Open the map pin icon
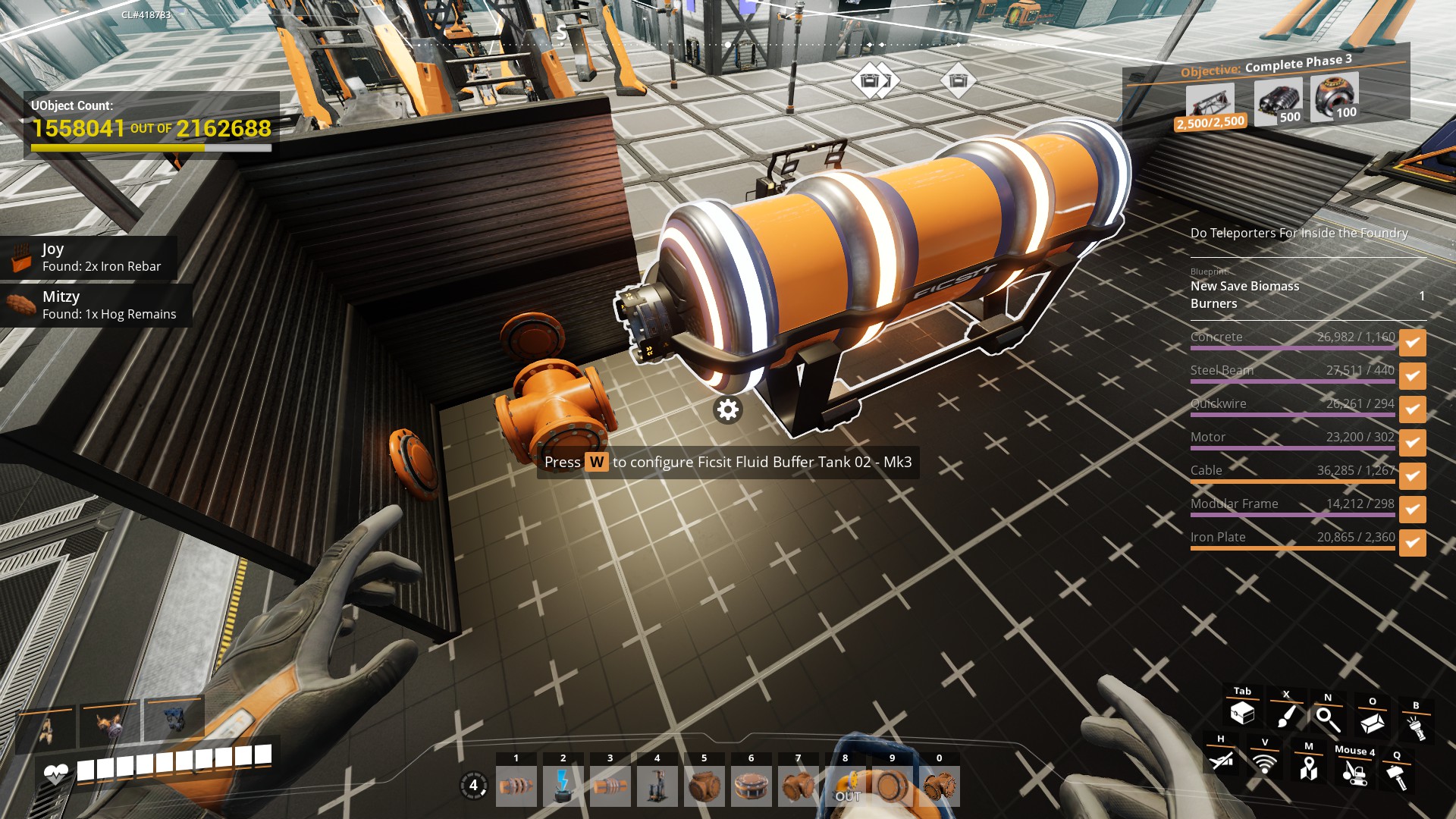 tap(1308, 769)
